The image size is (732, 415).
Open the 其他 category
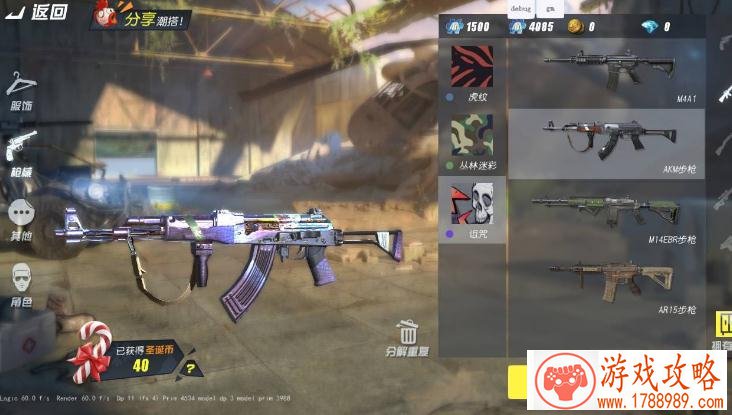[x=21, y=218]
